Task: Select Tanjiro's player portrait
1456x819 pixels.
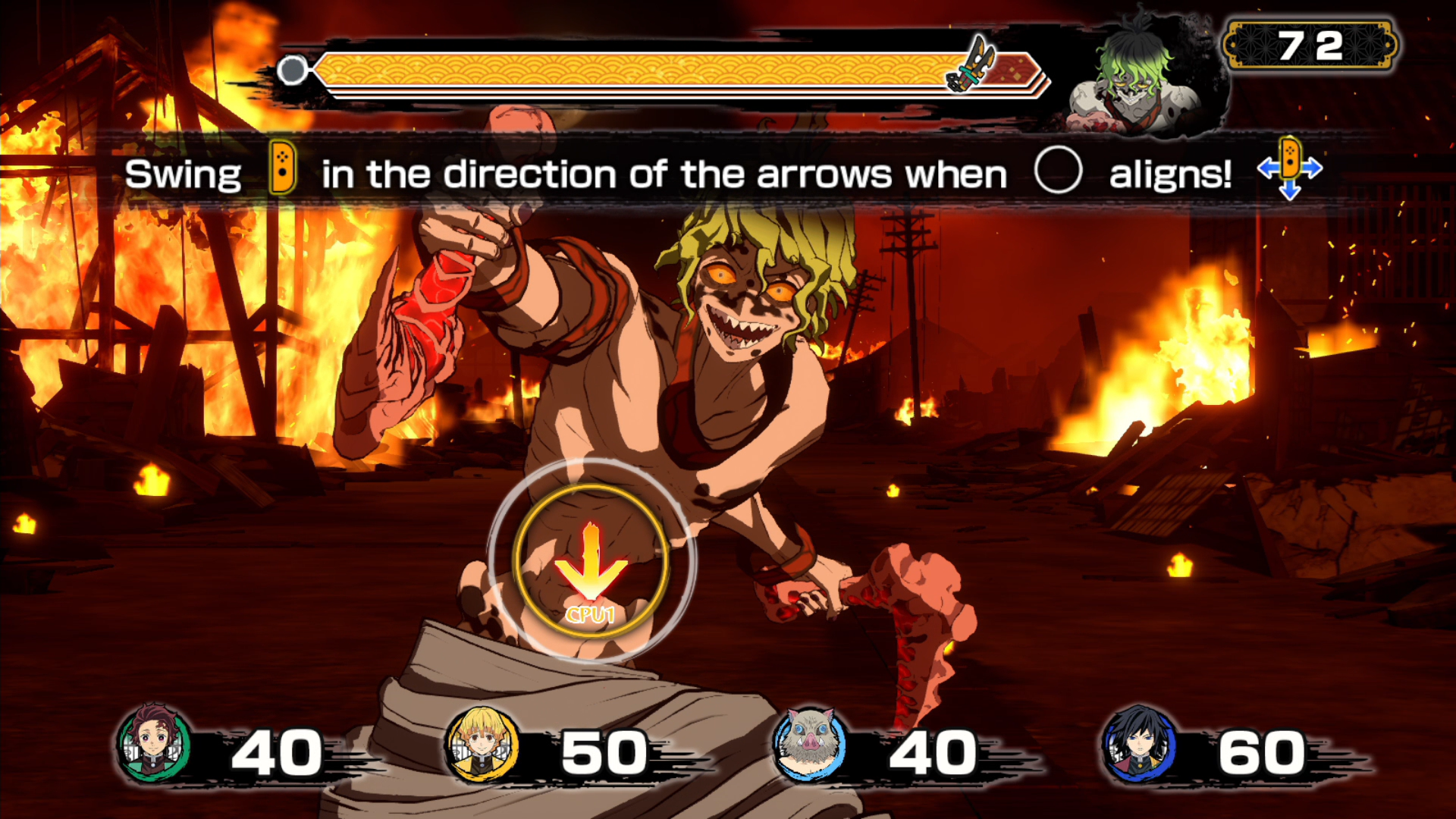Action: pos(154,744)
